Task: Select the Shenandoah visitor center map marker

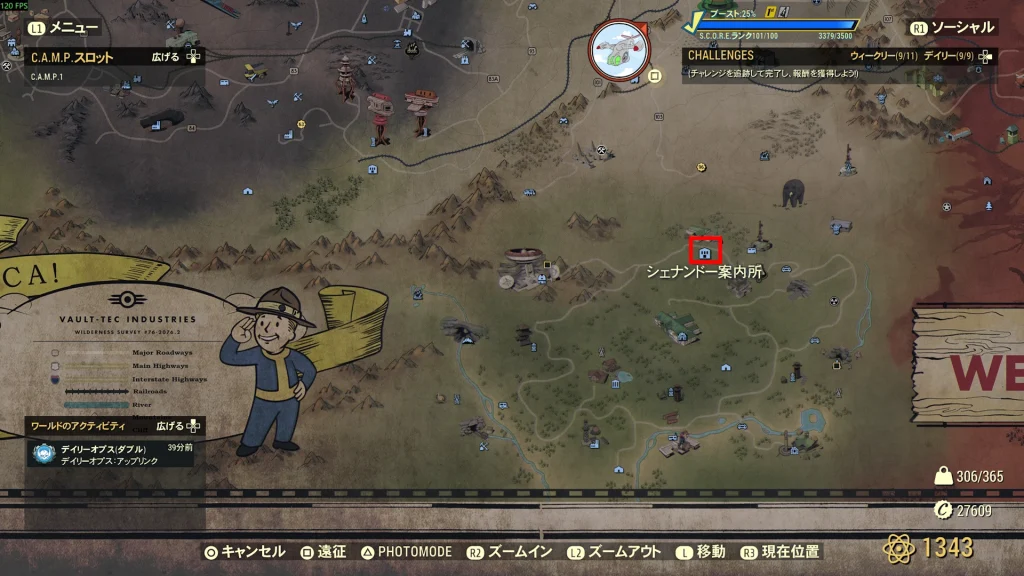Action: coord(706,250)
